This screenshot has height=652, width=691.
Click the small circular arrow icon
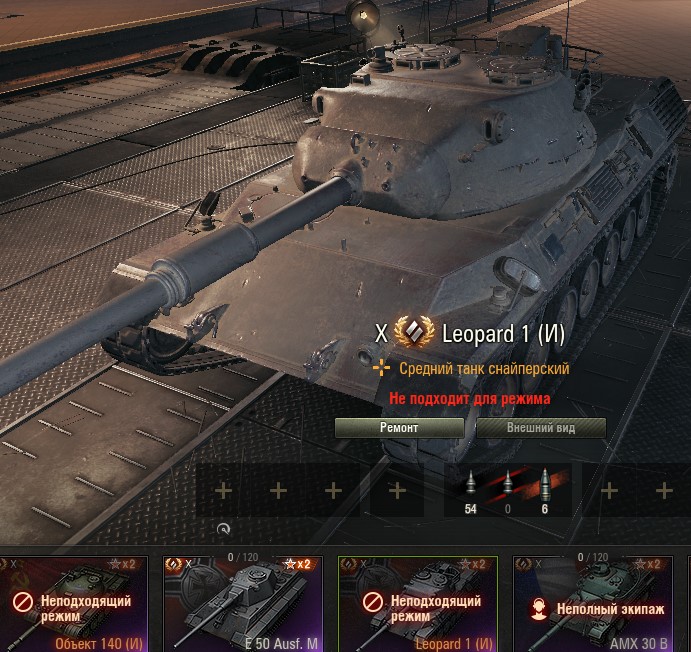click(223, 530)
